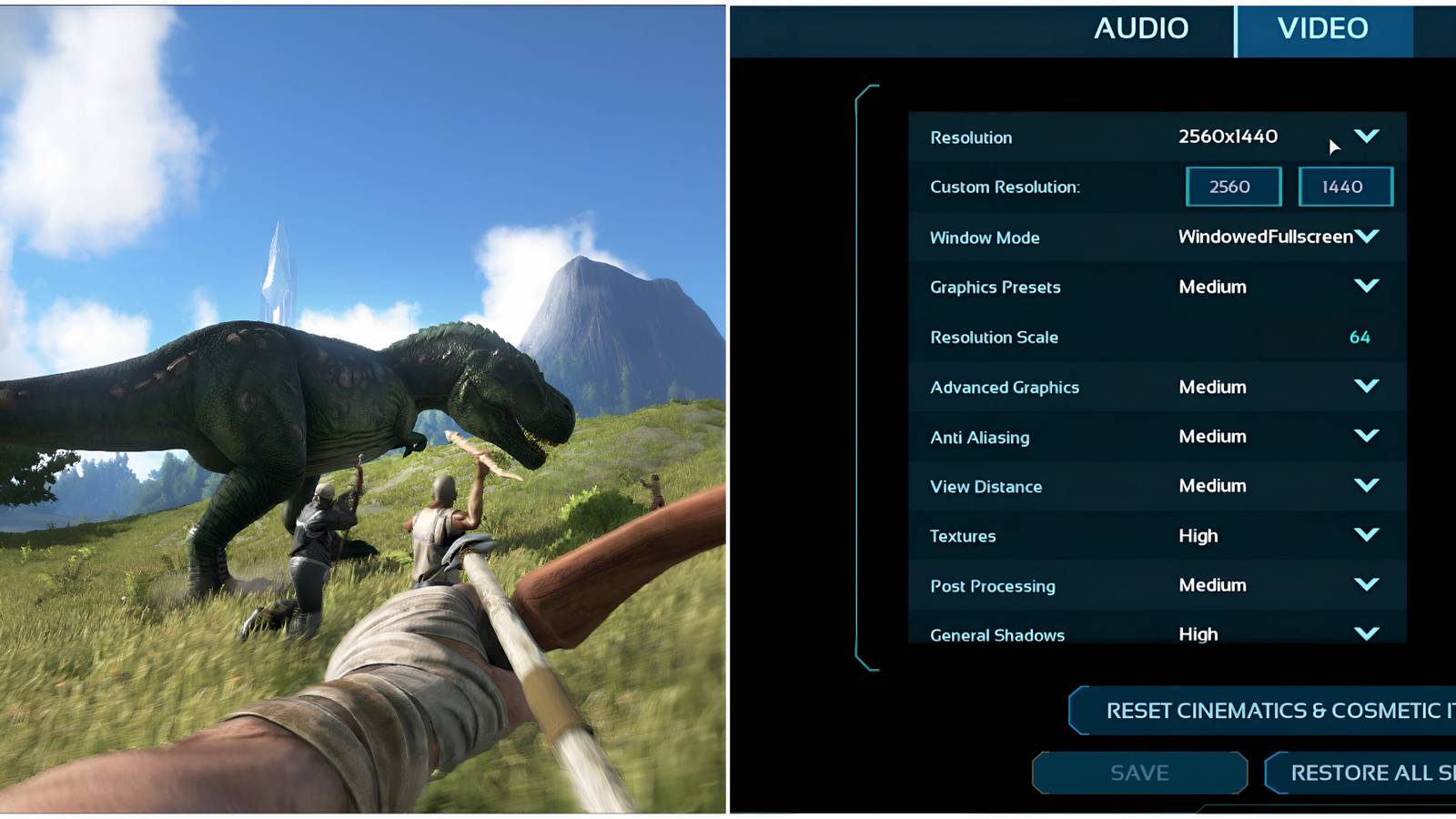Click the SAVE button
Viewport: 1456px width, 819px height.
(1138, 773)
